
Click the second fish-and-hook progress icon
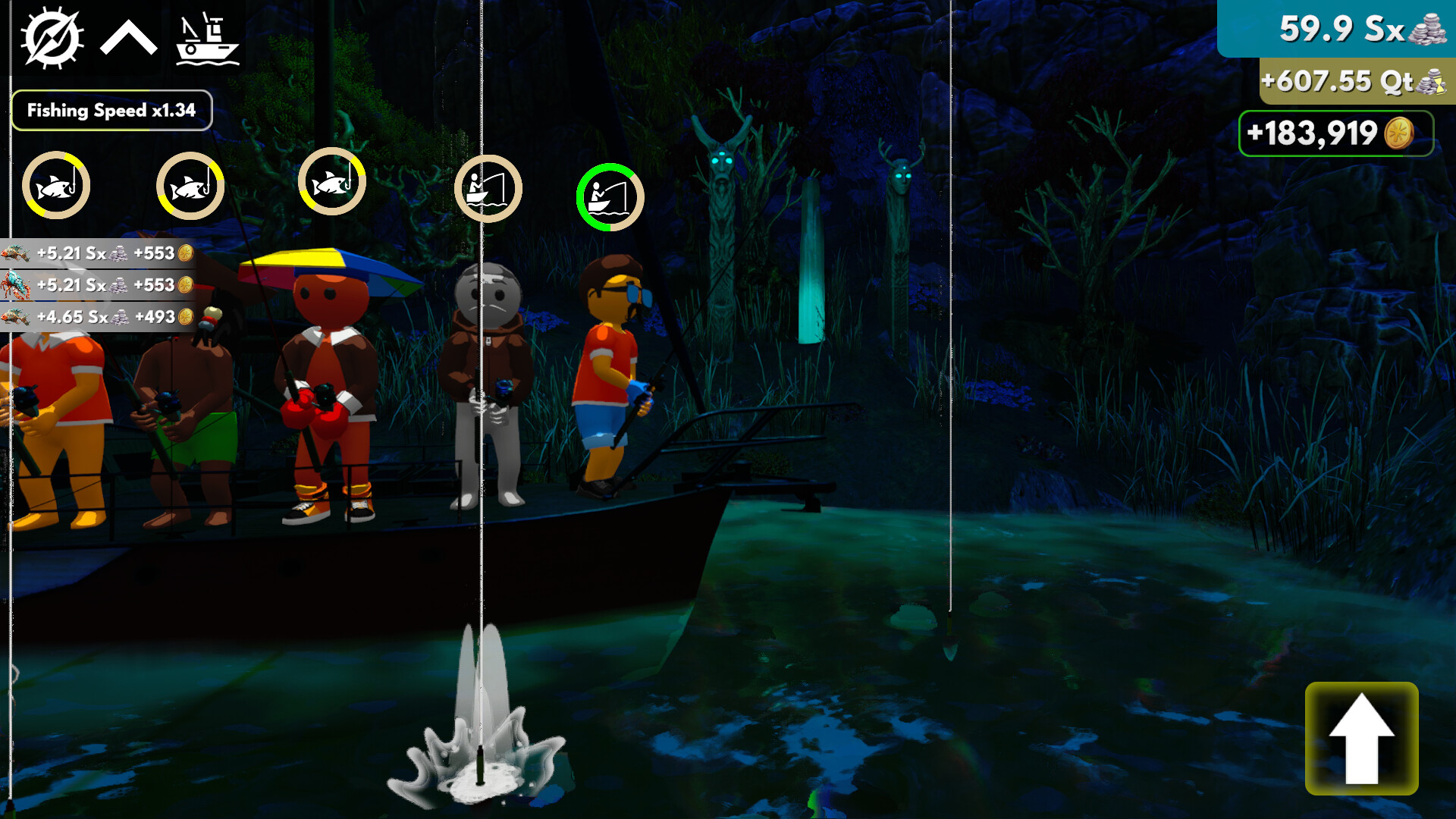(x=190, y=184)
